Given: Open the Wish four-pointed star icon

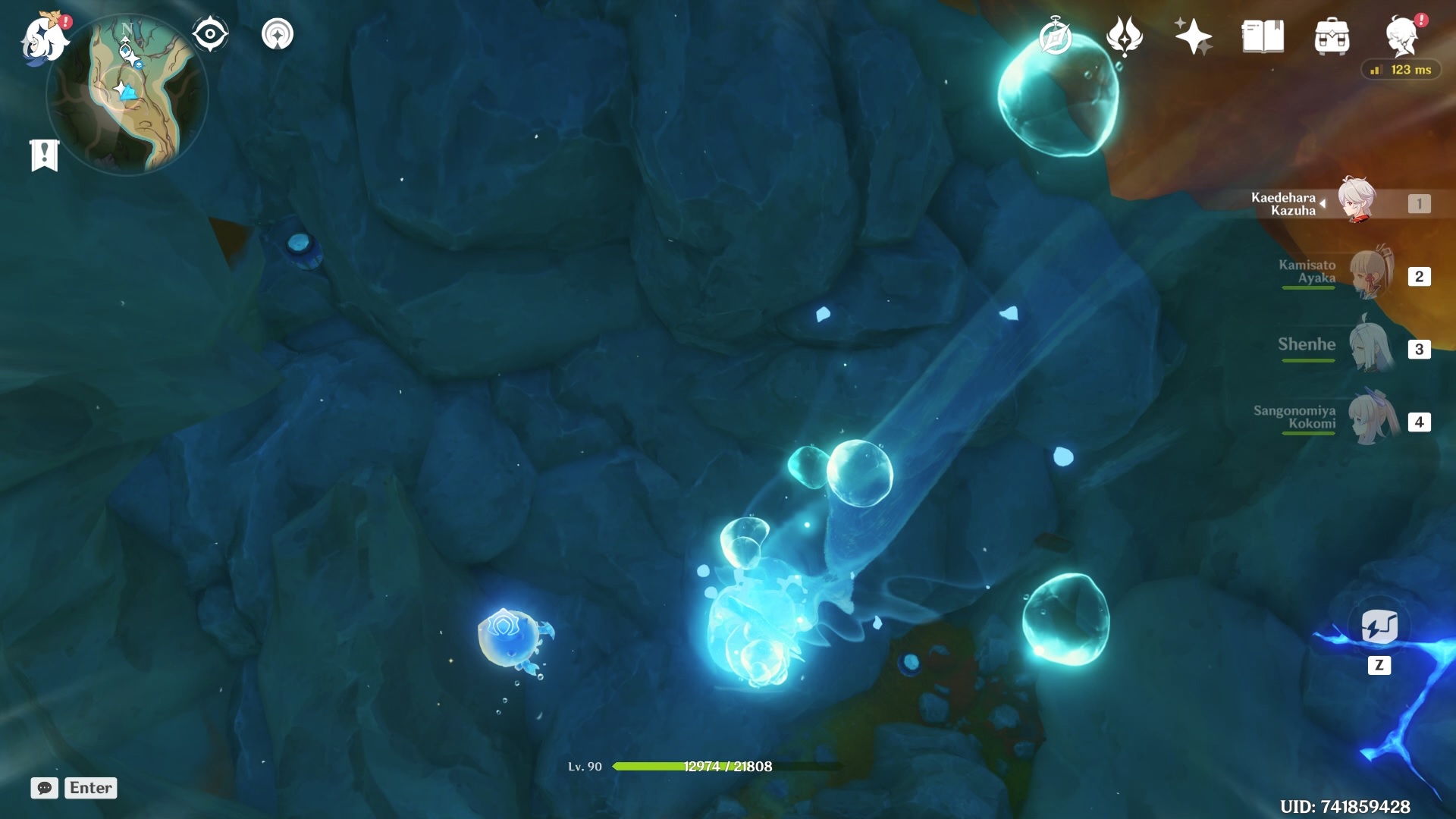Looking at the screenshot, I should pyautogui.click(x=1193, y=36).
